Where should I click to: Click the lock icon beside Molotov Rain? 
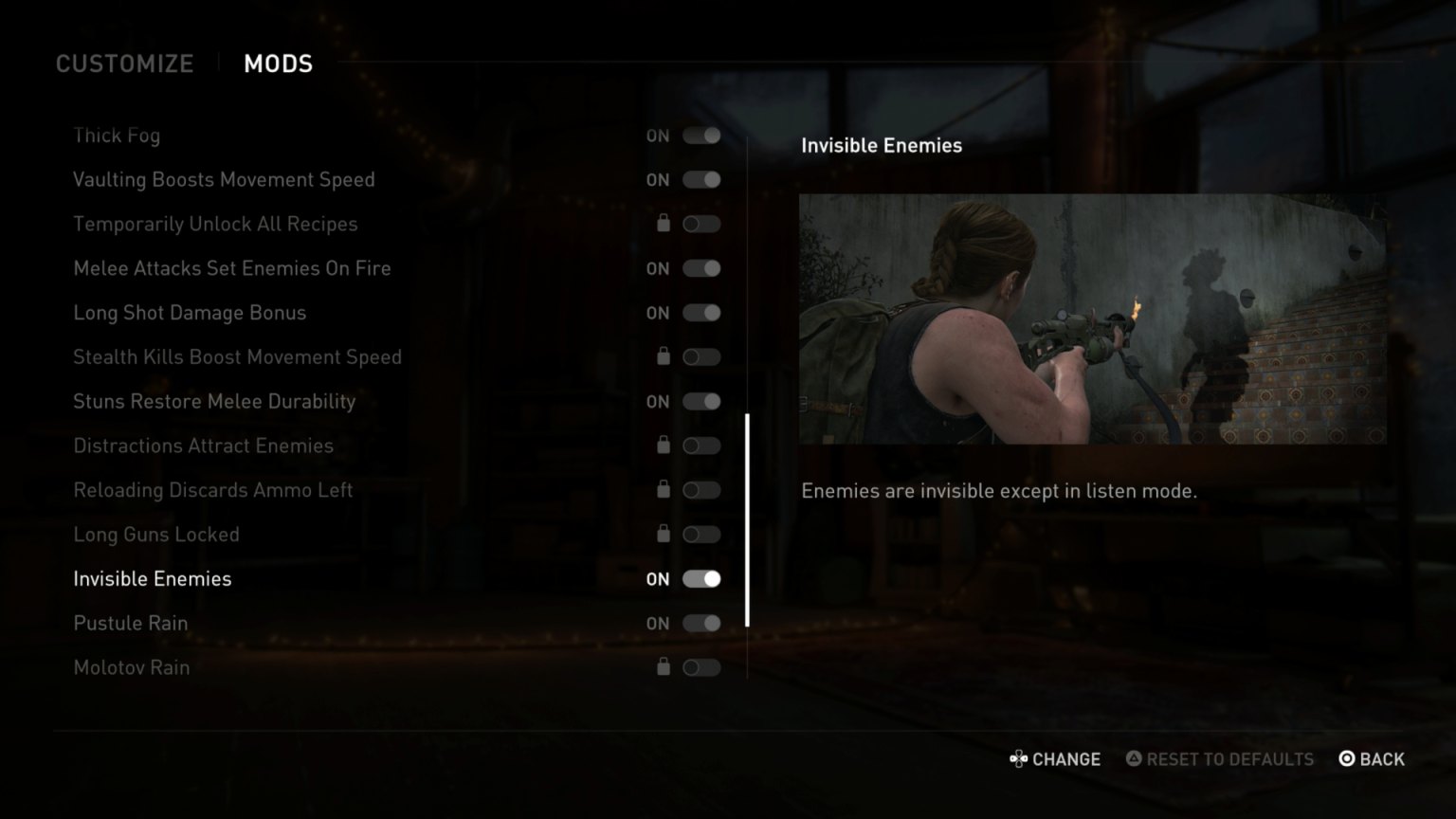(664, 667)
